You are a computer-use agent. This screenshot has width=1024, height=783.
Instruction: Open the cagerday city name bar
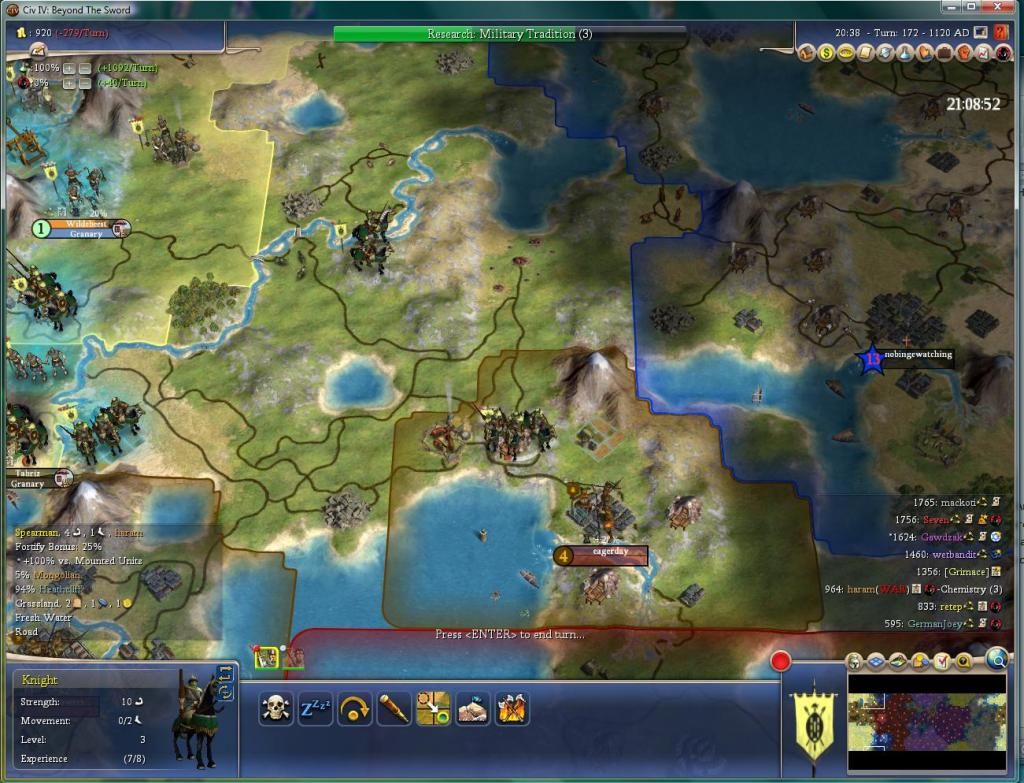(x=601, y=553)
